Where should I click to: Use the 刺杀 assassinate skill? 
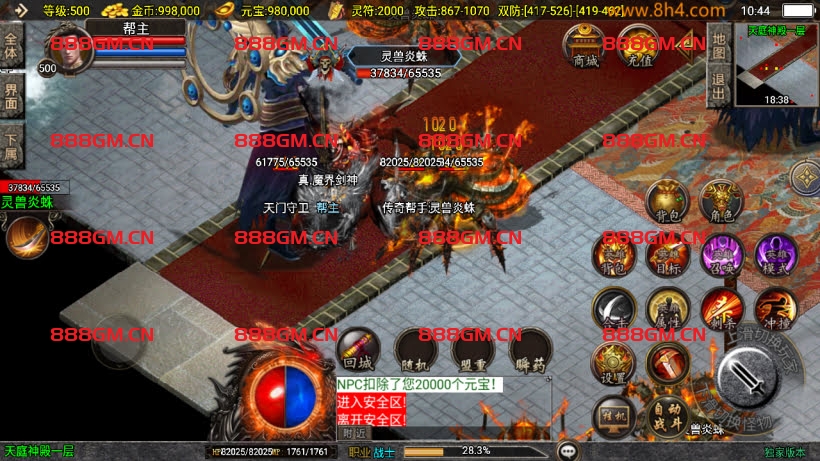pos(720,308)
